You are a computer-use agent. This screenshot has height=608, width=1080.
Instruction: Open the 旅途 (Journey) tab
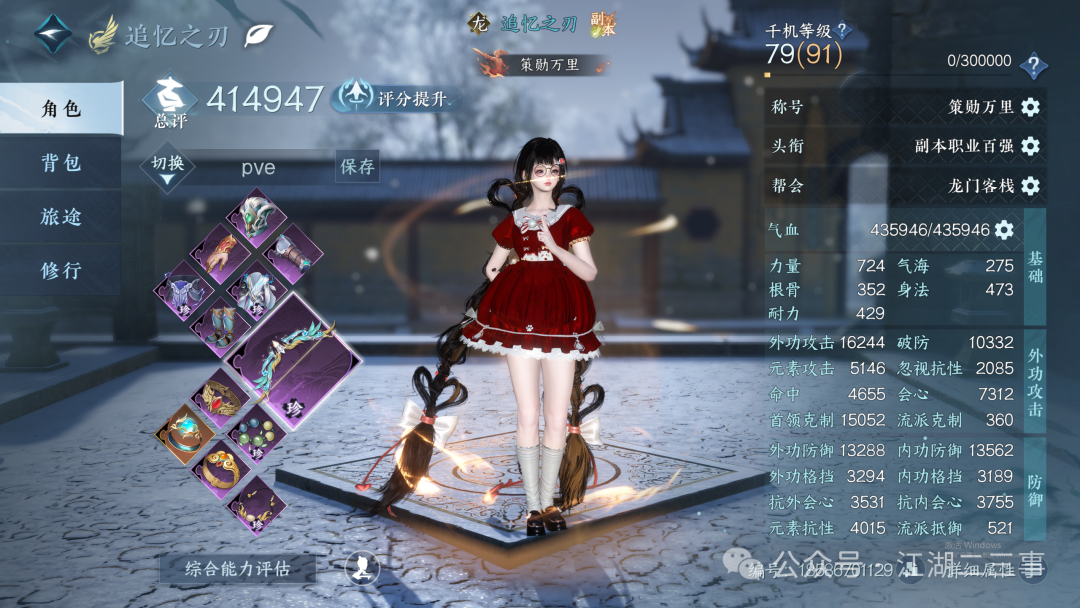(61, 217)
